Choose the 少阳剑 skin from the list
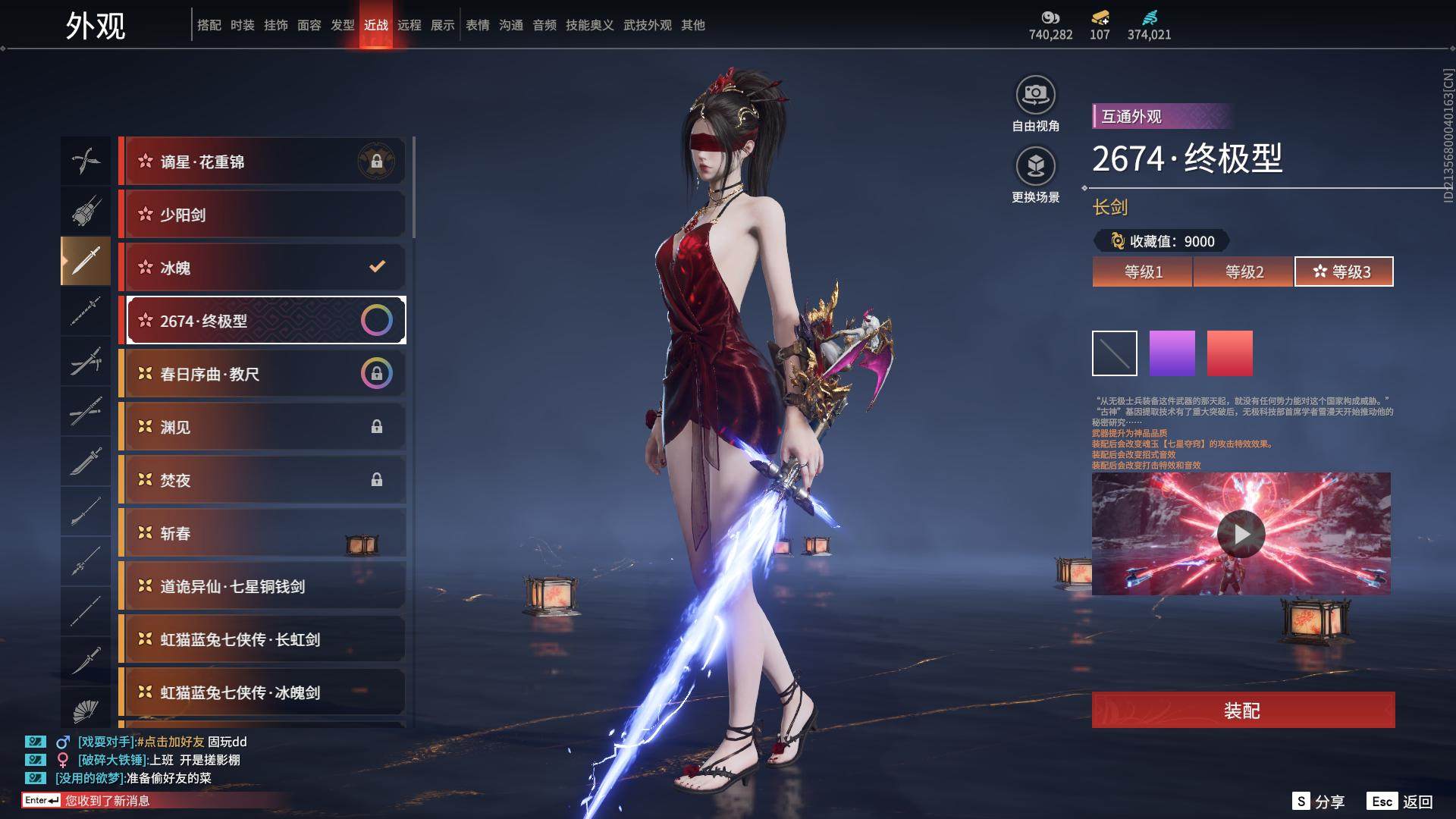The width and height of the screenshot is (1456, 819). click(x=262, y=215)
